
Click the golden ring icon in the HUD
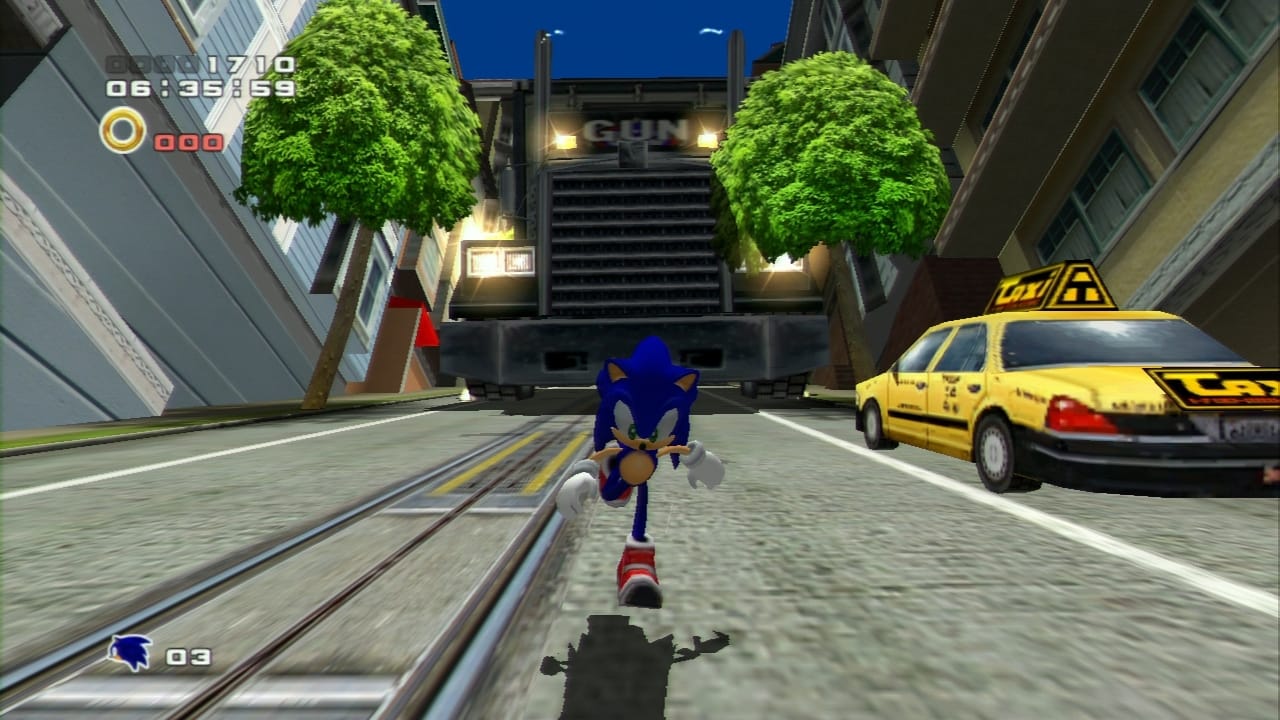[123, 130]
